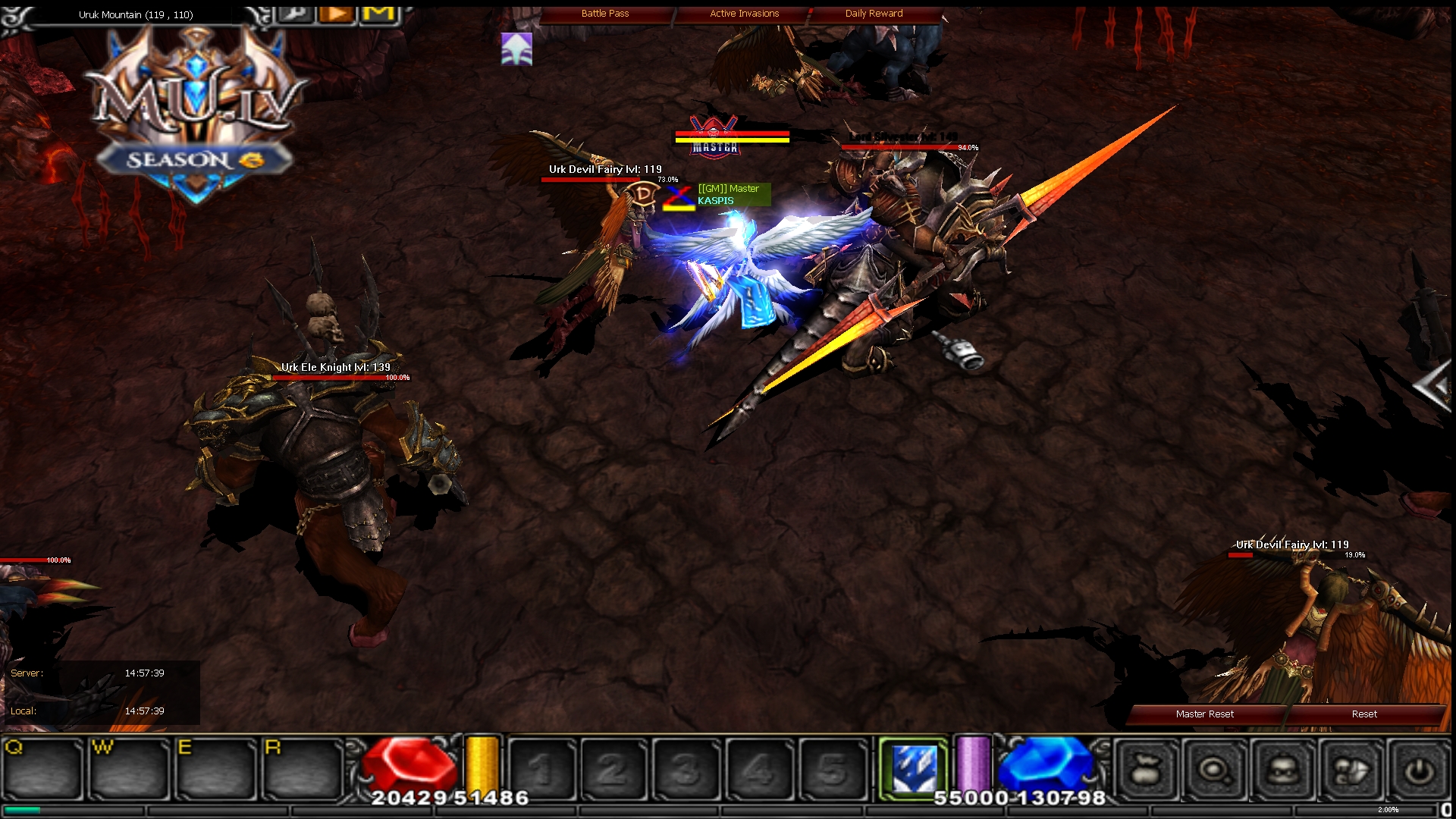Click the yellow M helper icon
The height and width of the screenshot is (819, 1456).
(379, 14)
